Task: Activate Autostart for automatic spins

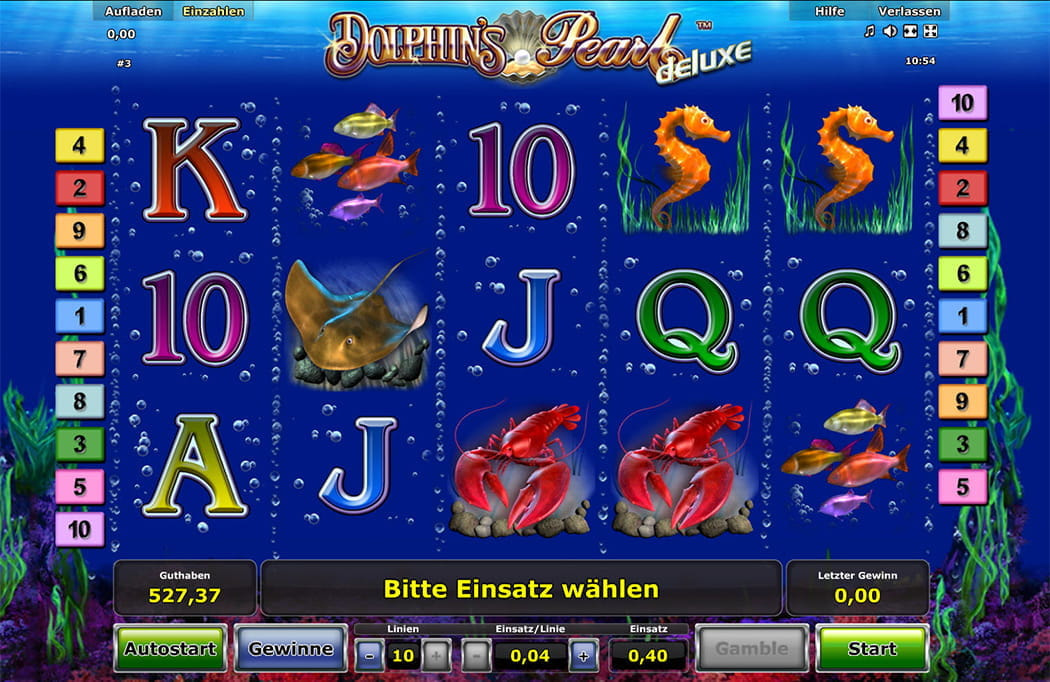Action: click(x=170, y=649)
